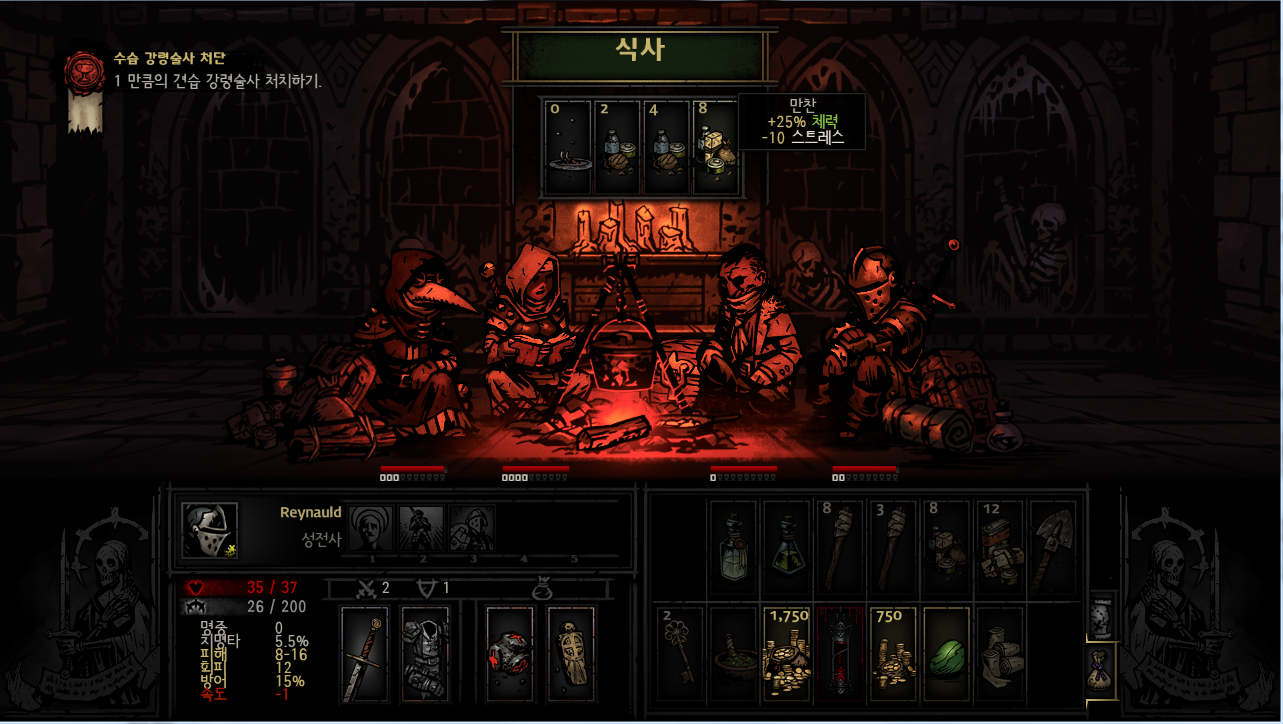1283x724 pixels.
Task: Select the green jade gem
Action: (x=947, y=654)
